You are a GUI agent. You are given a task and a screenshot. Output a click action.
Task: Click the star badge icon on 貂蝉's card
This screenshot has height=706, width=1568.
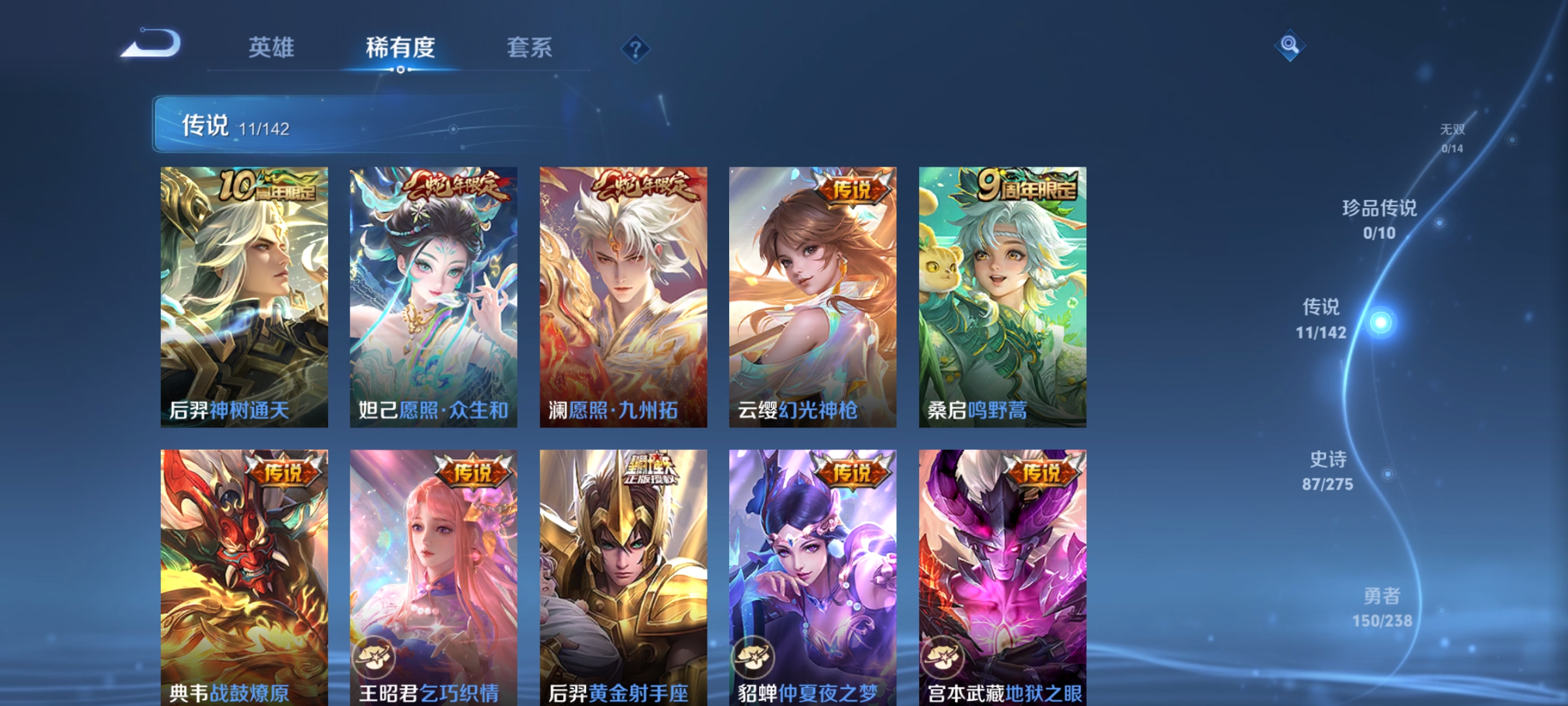point(755,659)
